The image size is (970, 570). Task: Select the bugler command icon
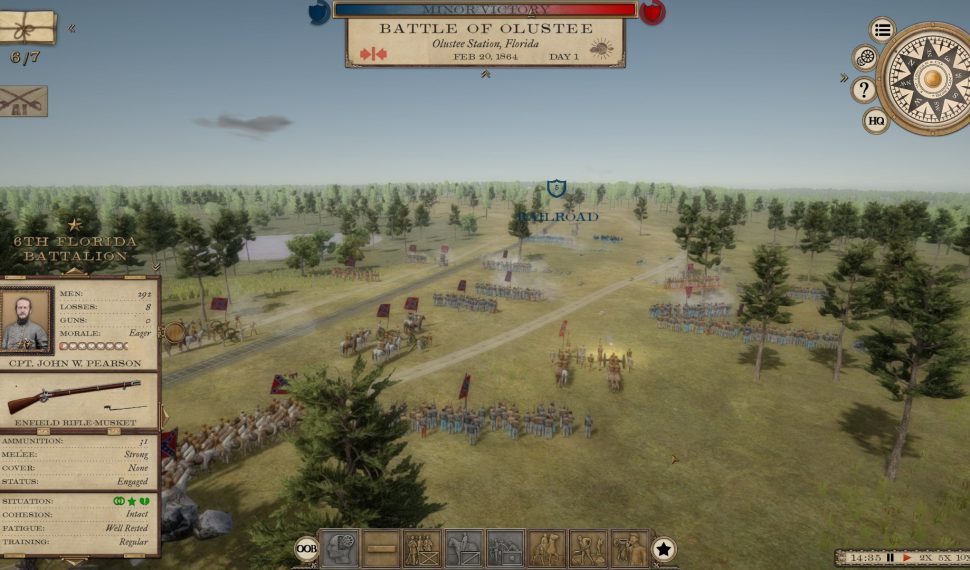[630, 549]
